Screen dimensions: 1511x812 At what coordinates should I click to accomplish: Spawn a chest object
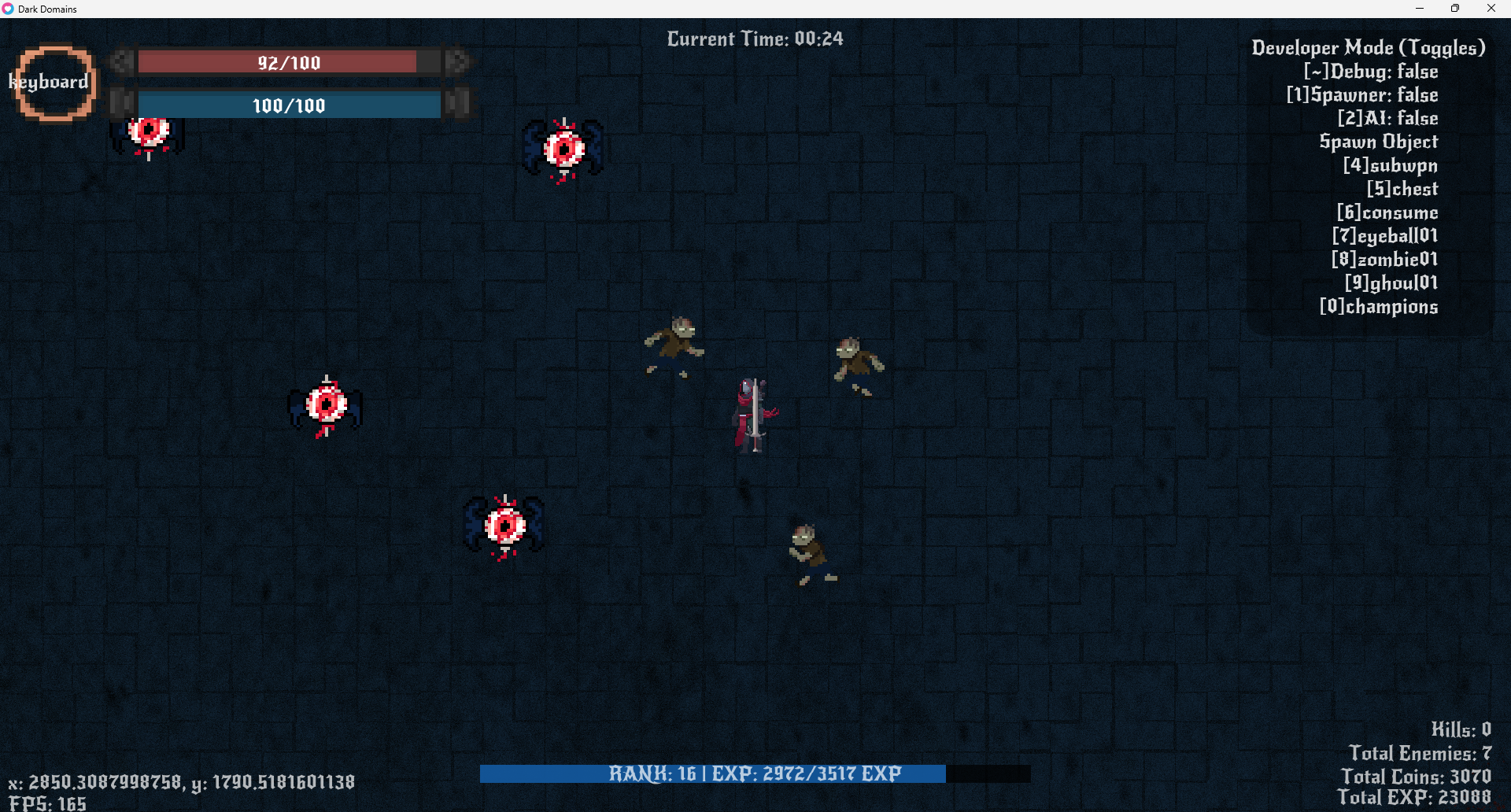[x=1402, y=190]
